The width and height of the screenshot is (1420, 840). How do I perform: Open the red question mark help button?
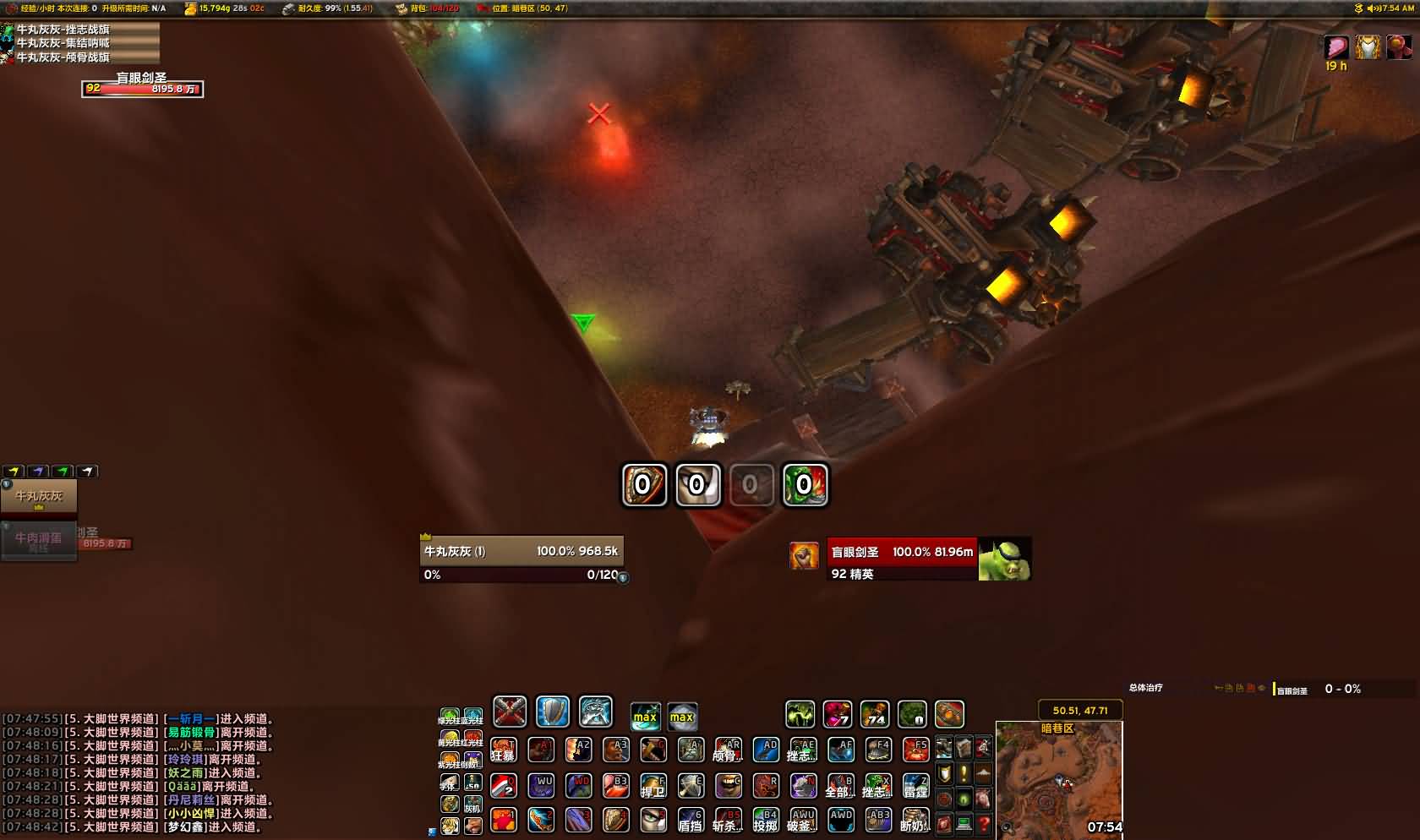click(x=983, y=822)
